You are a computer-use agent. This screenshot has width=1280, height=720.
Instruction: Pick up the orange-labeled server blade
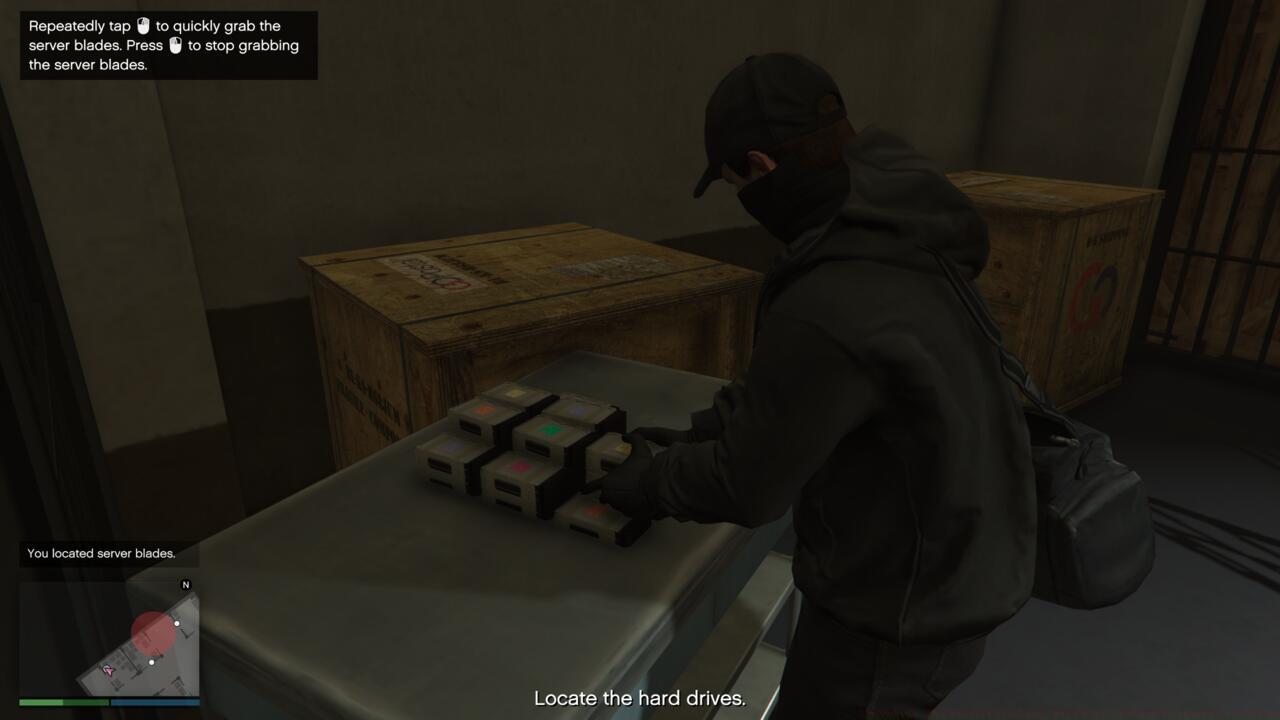pyautogui.click(x=483, y=409)
